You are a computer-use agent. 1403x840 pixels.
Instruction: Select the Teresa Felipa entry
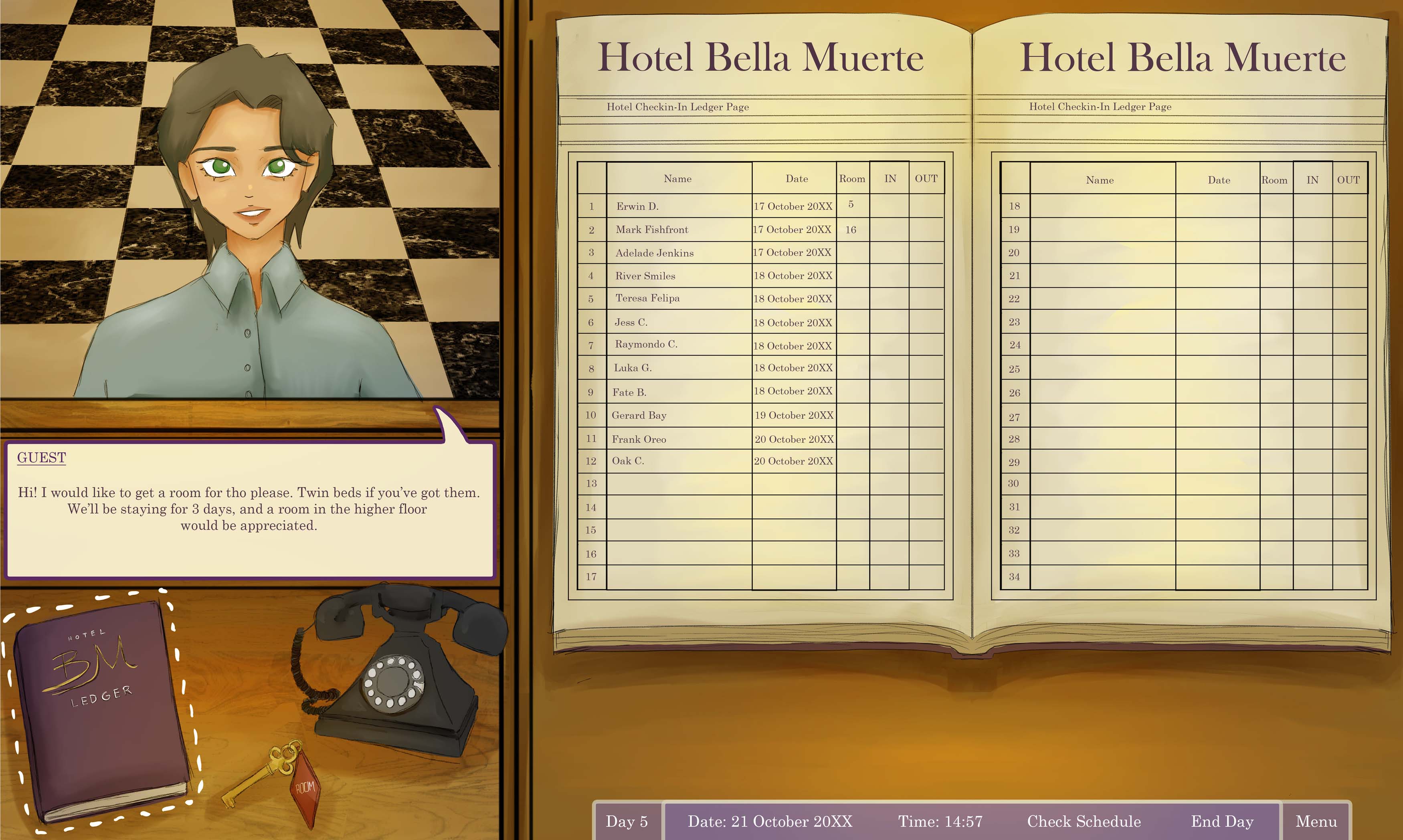click(x=648, y=298)
